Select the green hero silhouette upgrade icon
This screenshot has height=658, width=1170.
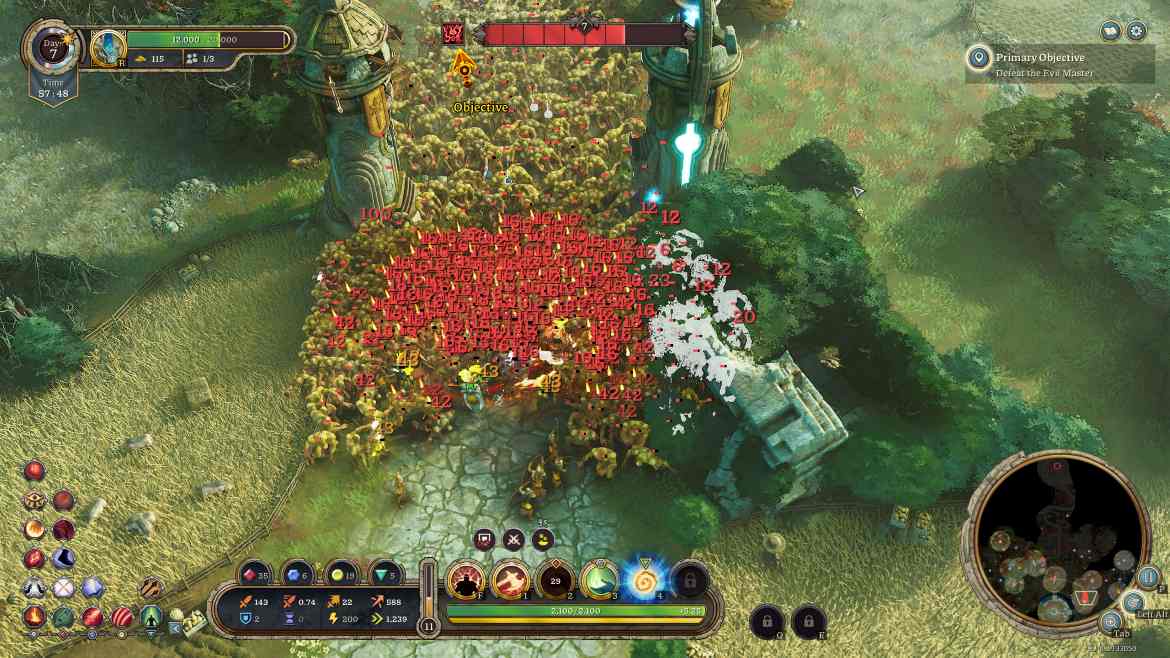(151, 616)
